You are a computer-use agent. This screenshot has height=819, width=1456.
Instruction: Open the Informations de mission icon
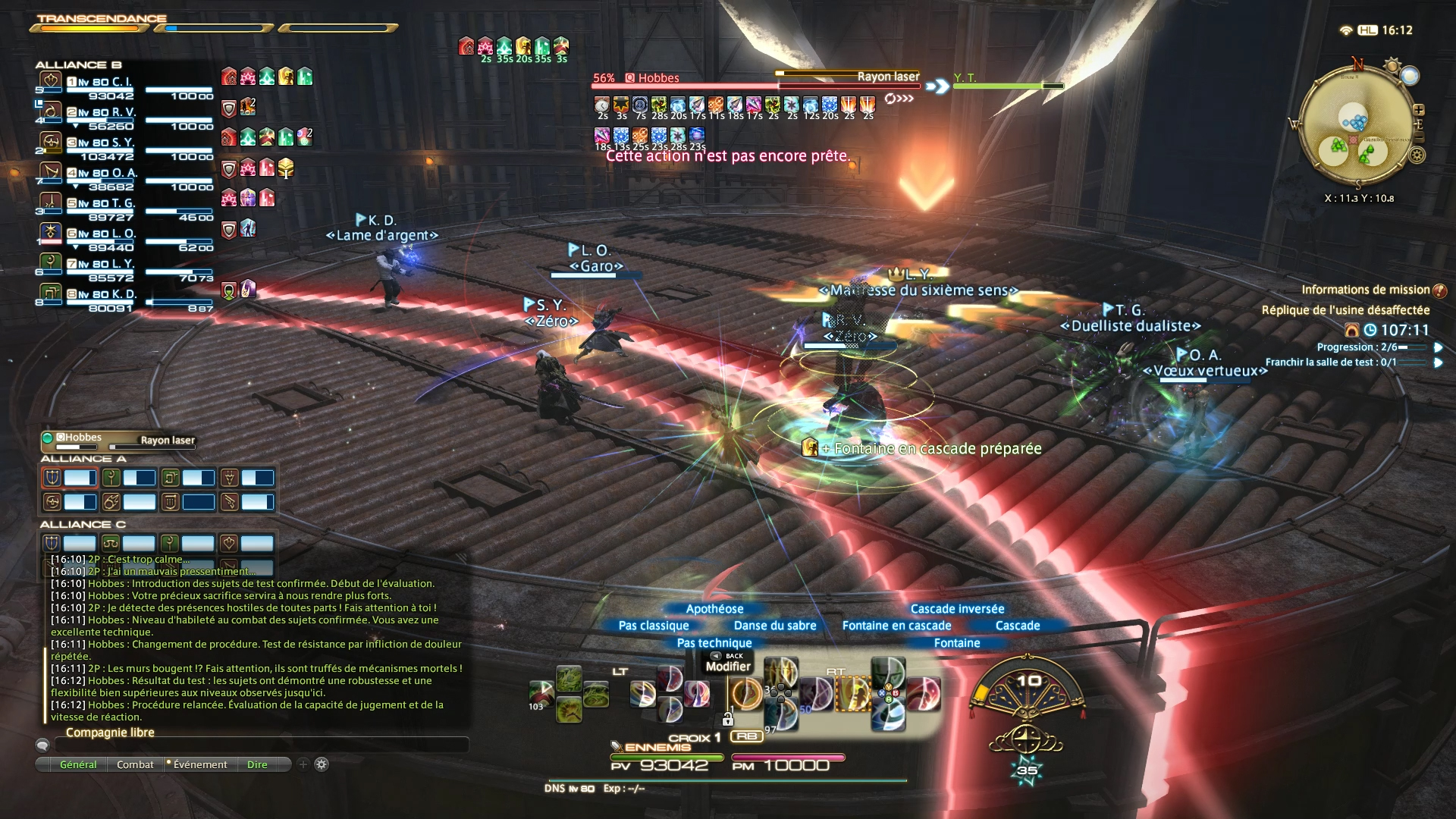[x=1440, y=290]
